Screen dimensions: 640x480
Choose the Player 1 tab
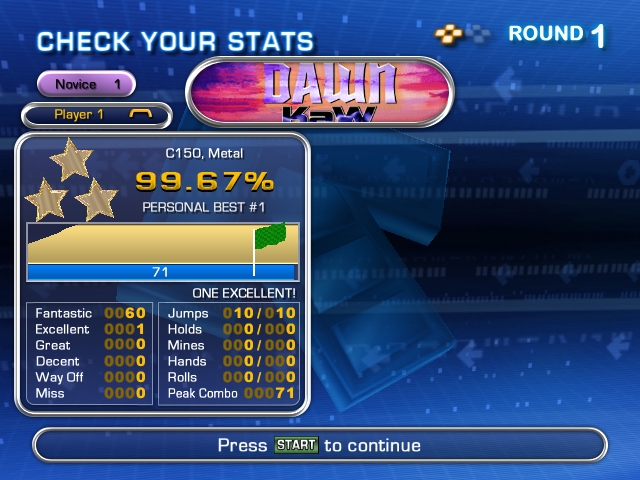pyautogui.click(x=96, y=115)
